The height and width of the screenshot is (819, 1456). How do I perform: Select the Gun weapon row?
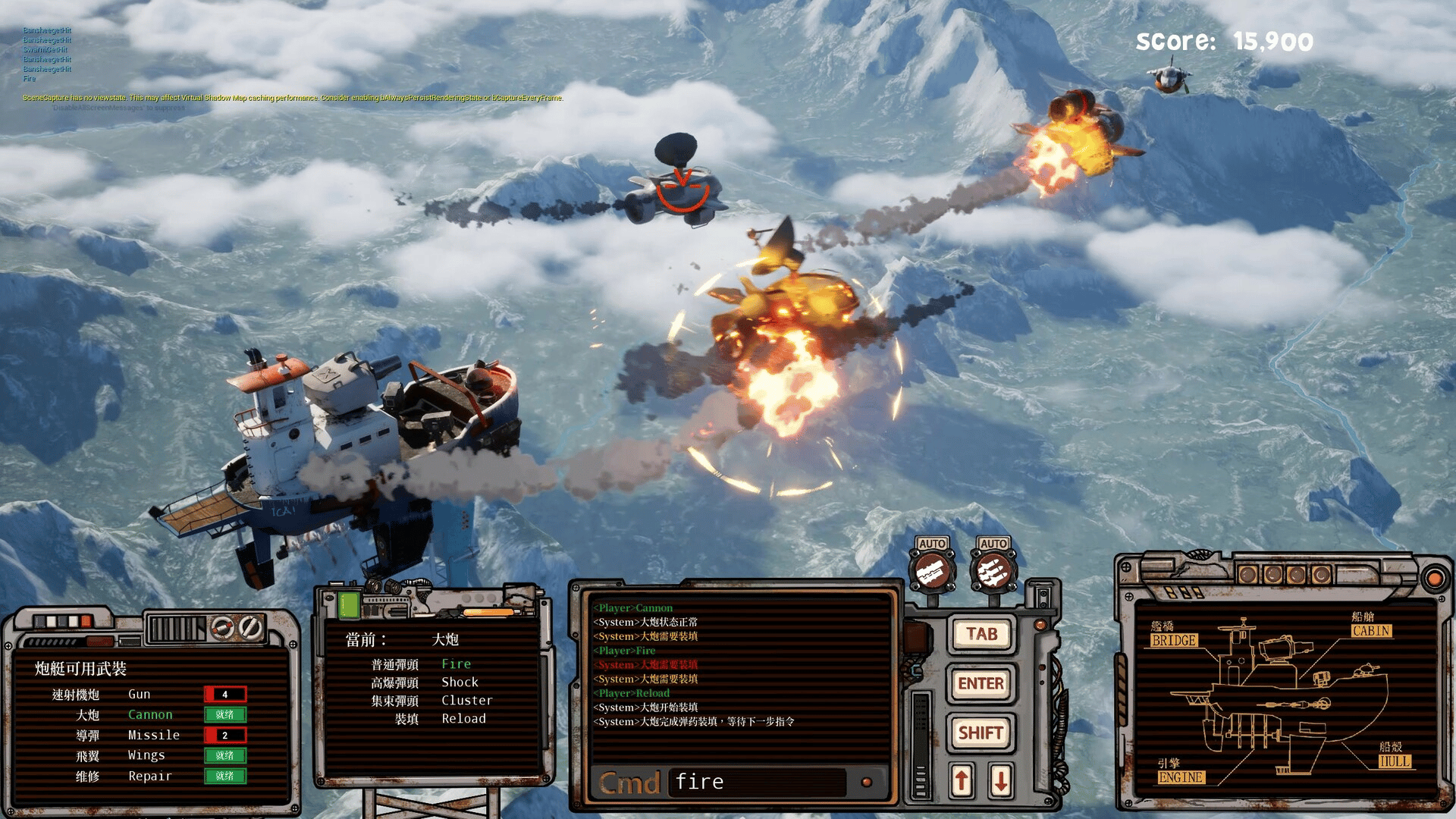140,694
